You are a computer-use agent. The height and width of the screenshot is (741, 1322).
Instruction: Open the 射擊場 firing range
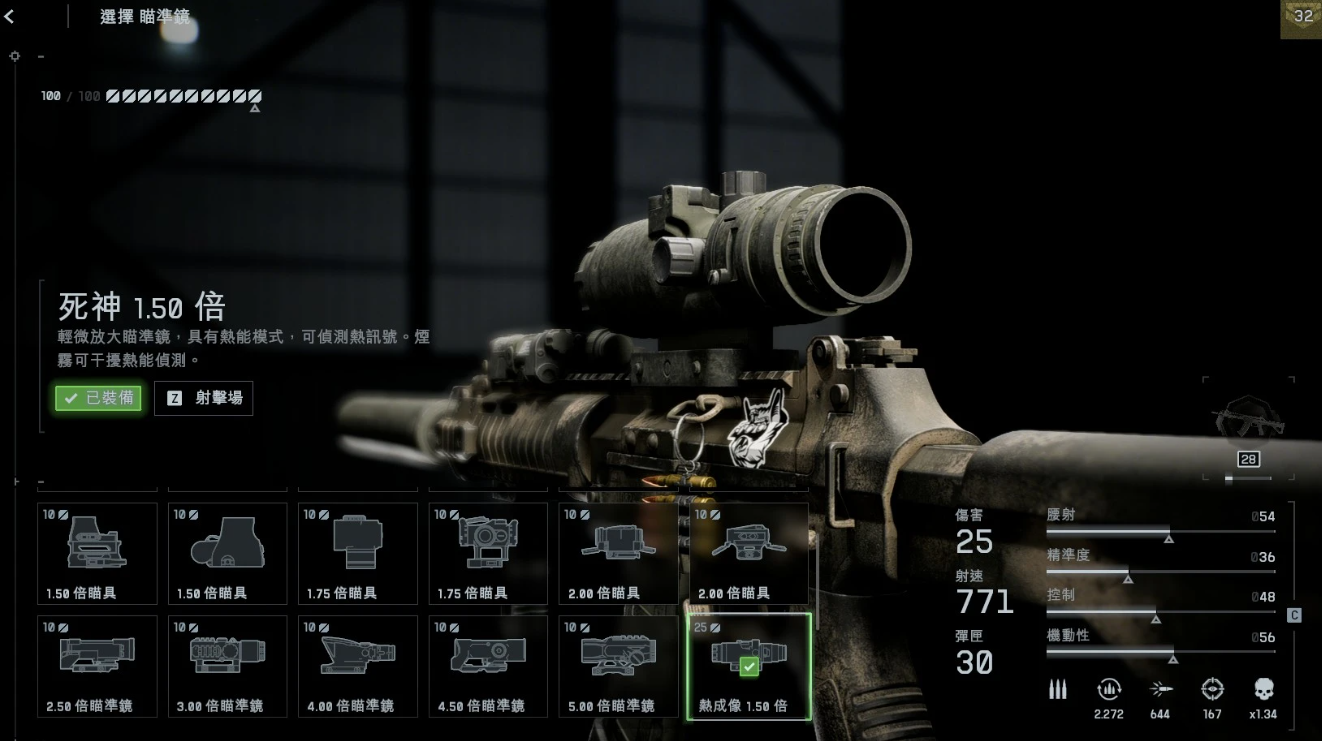[204, 398]
